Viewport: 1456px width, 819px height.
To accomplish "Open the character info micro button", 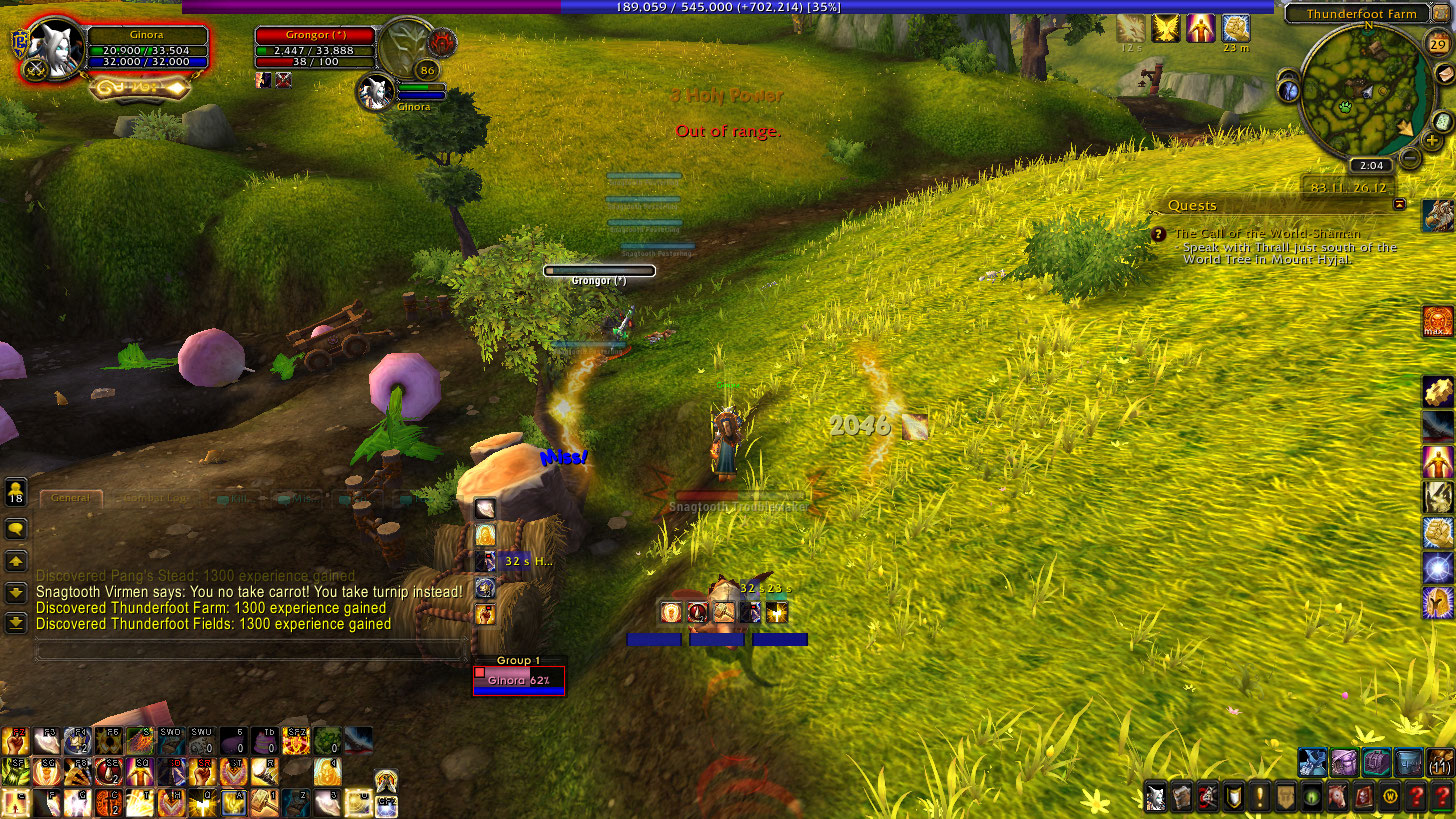I will 1156,798.
